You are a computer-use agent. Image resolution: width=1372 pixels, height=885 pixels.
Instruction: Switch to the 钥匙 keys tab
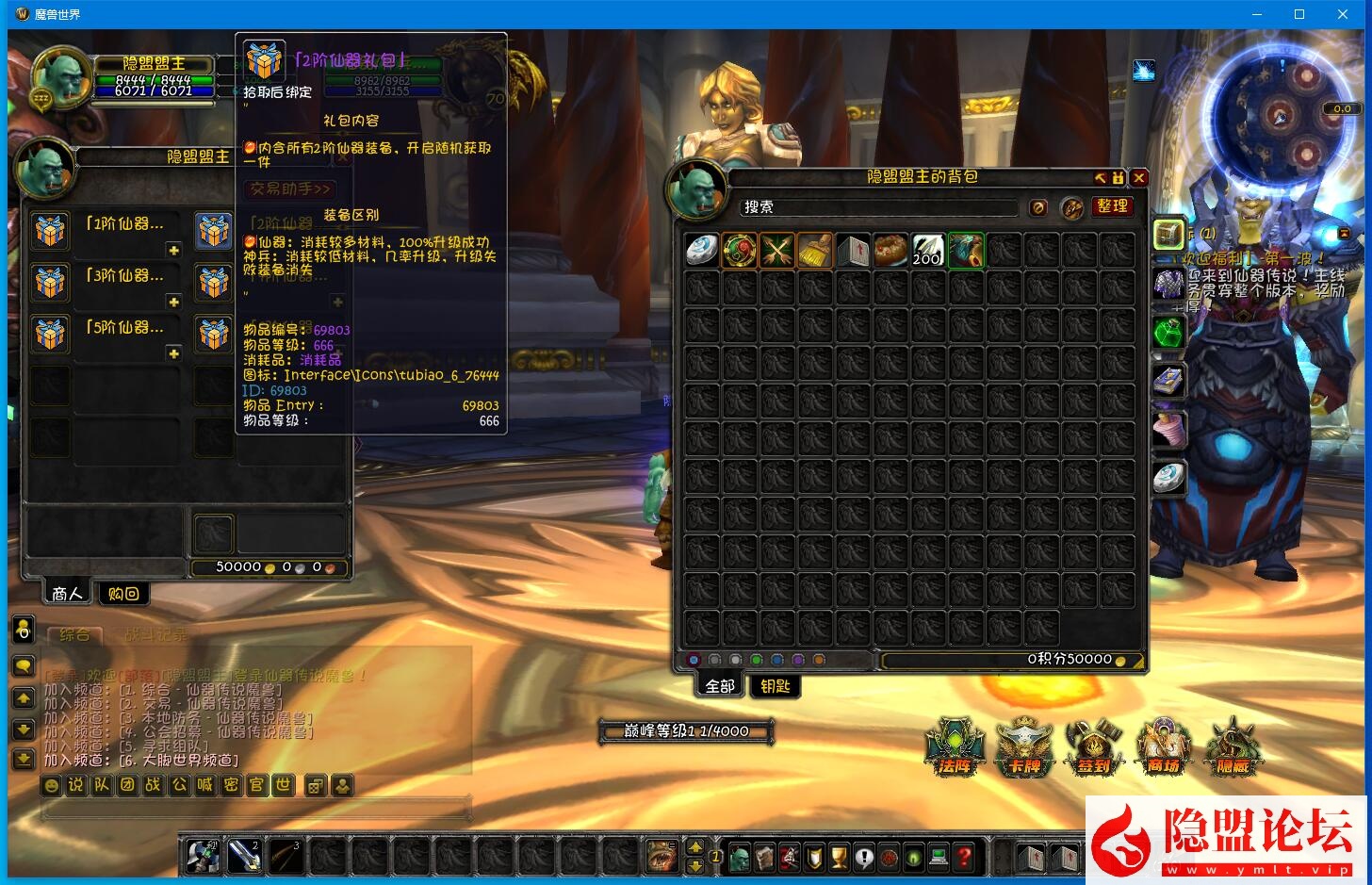(x=775, y=686)
